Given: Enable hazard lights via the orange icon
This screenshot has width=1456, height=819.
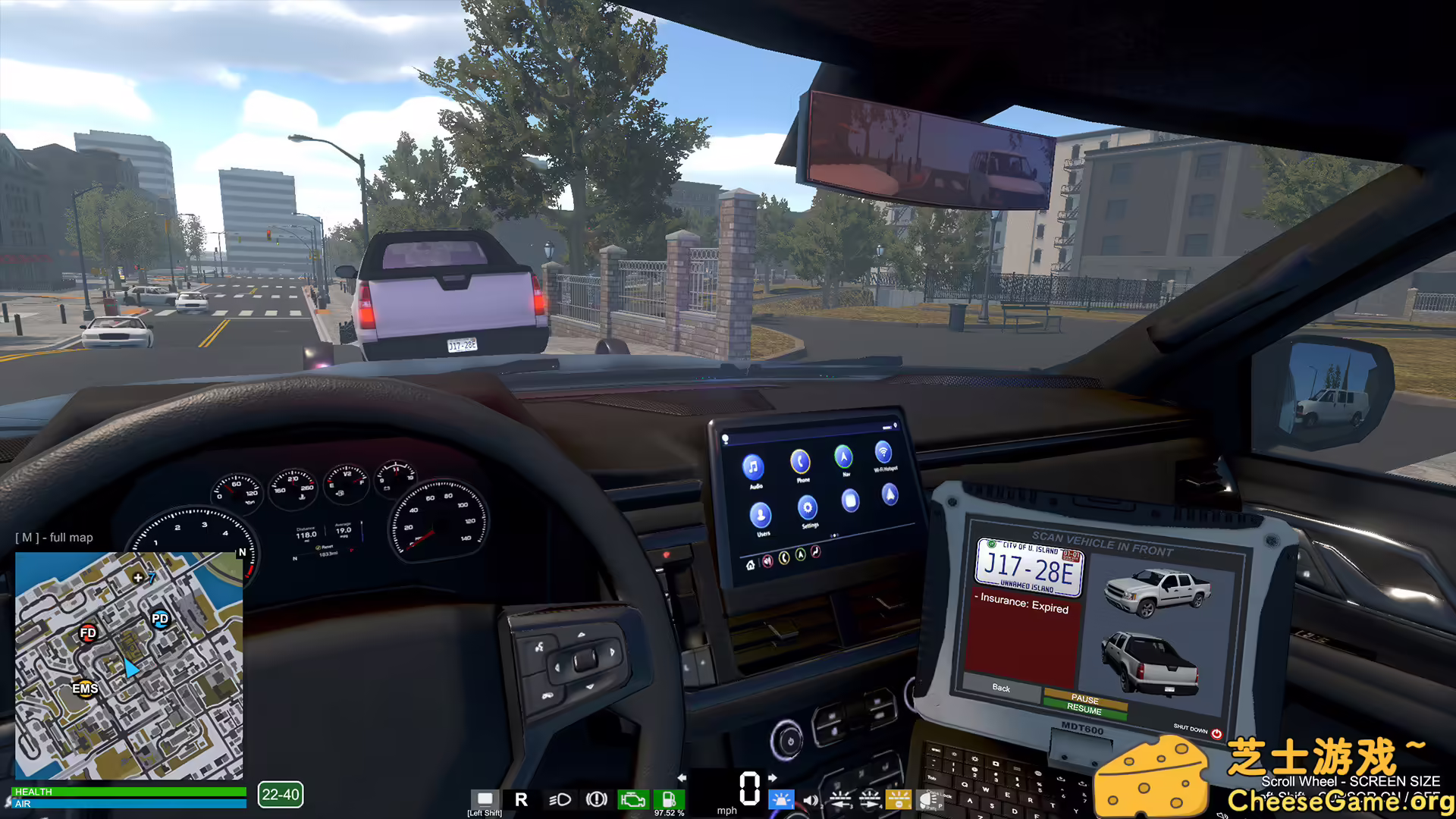Looking at the screenshot, I should coord(899,799).
